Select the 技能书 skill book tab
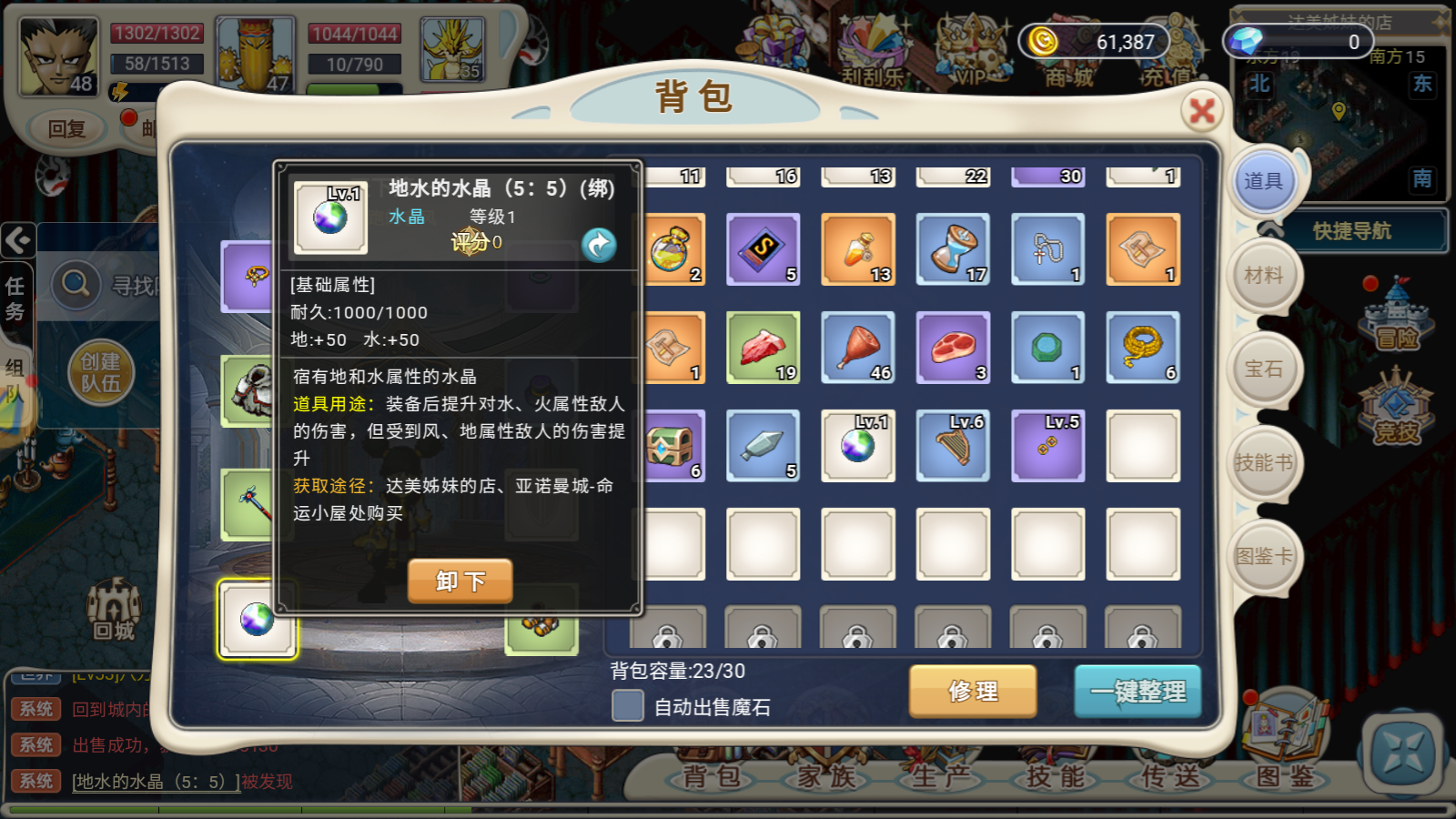Screen dimensions: 1456x819 tap(1263, 462)
